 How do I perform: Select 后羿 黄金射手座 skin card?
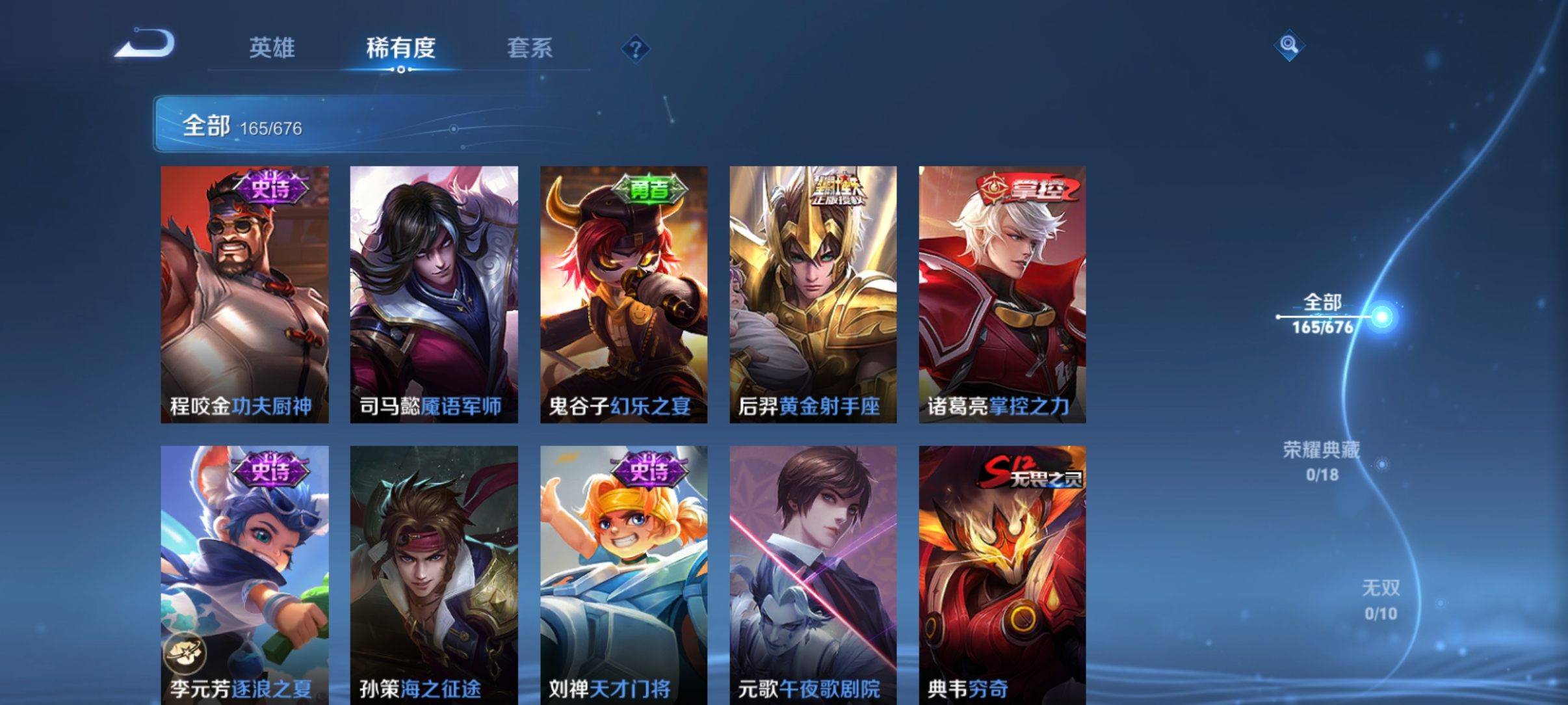813,294
